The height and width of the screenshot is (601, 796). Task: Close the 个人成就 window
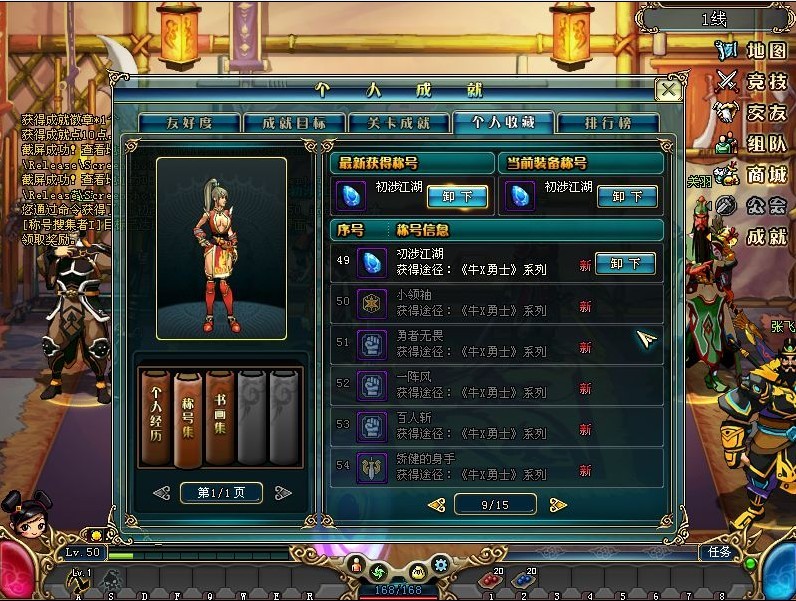(x=668, y=90)
